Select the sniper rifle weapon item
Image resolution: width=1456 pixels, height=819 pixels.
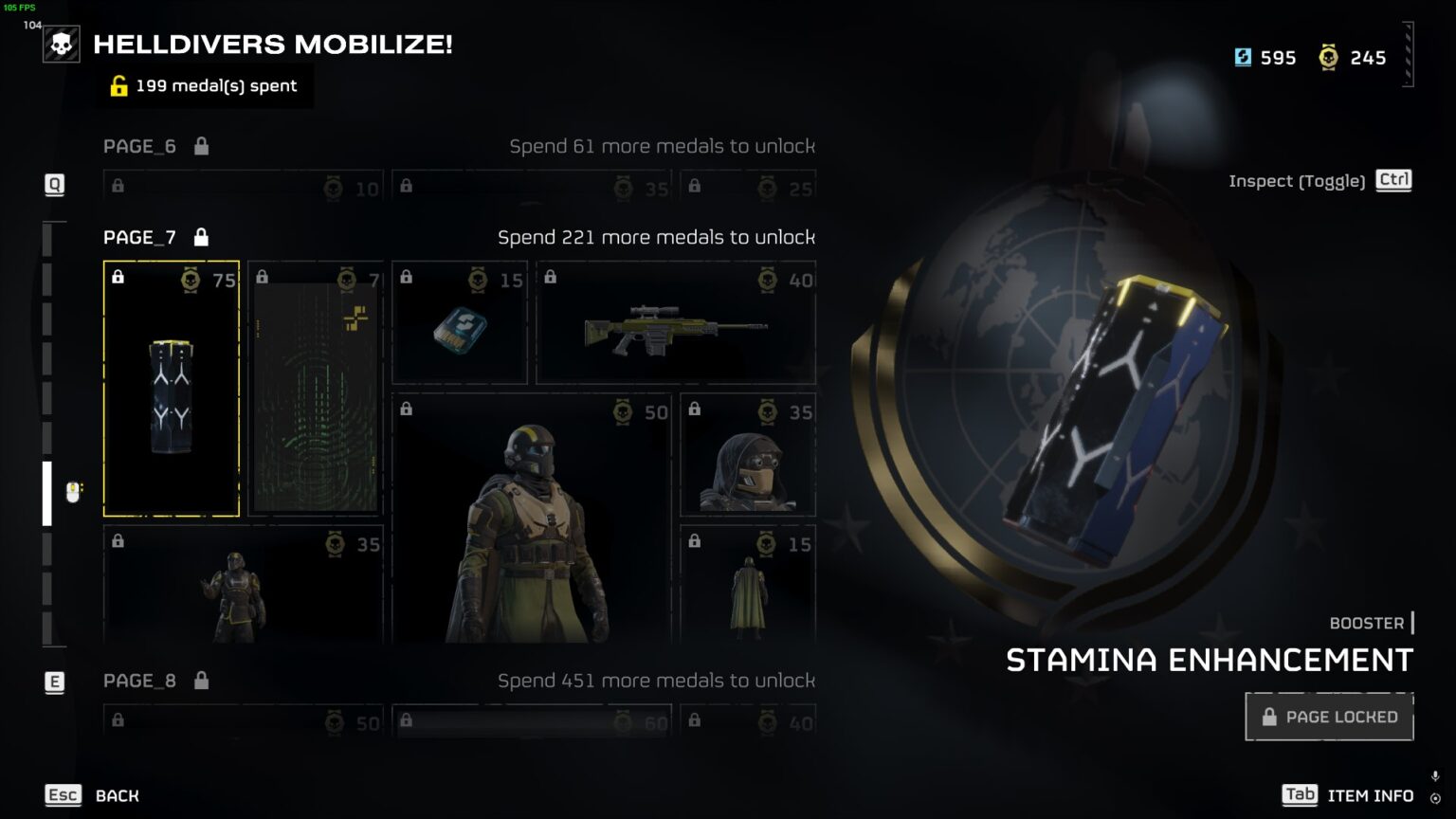pos(674,322)
